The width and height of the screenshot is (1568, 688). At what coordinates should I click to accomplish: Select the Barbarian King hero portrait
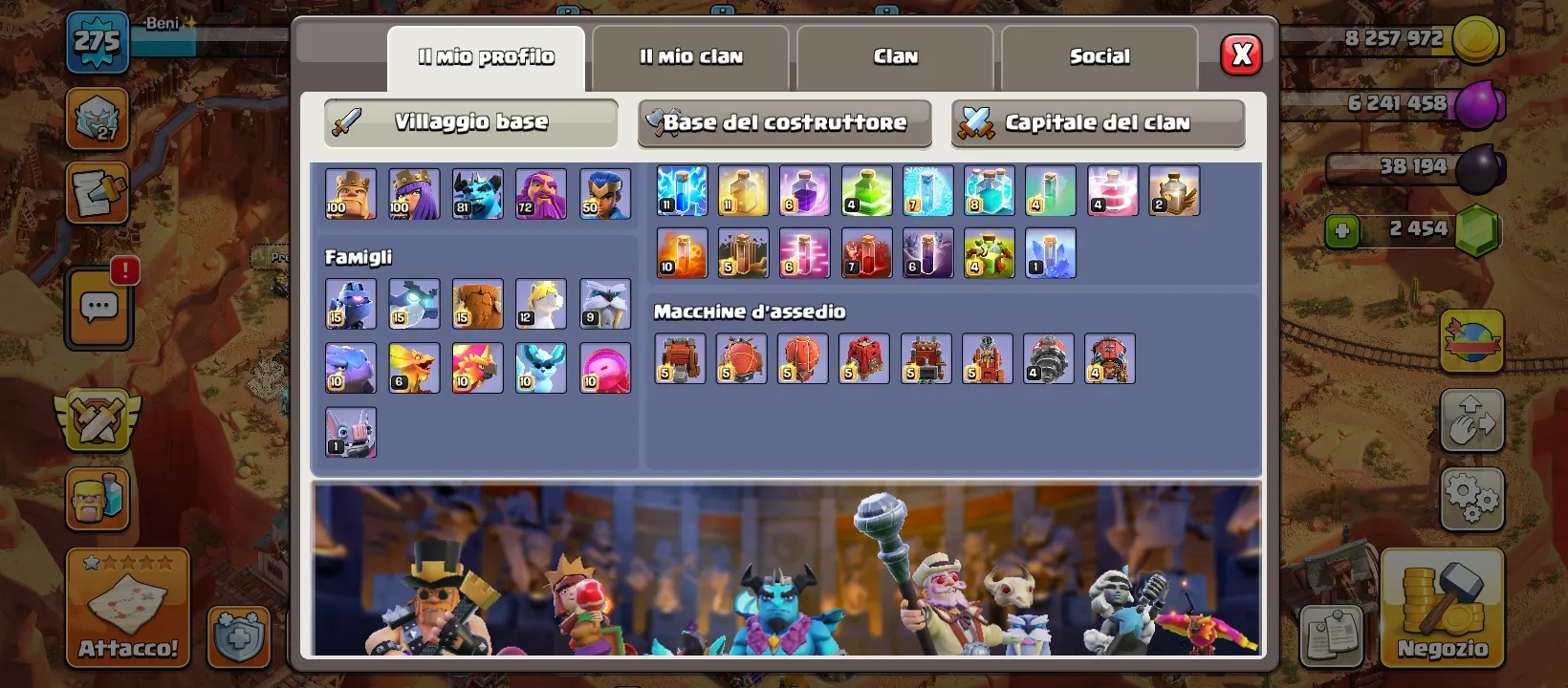351,193
